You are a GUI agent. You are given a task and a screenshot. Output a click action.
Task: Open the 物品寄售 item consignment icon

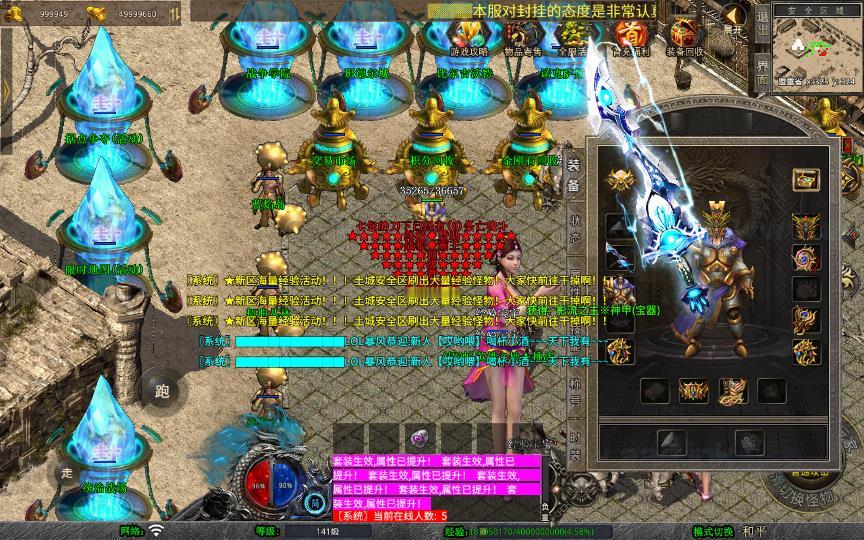[521, 37]
